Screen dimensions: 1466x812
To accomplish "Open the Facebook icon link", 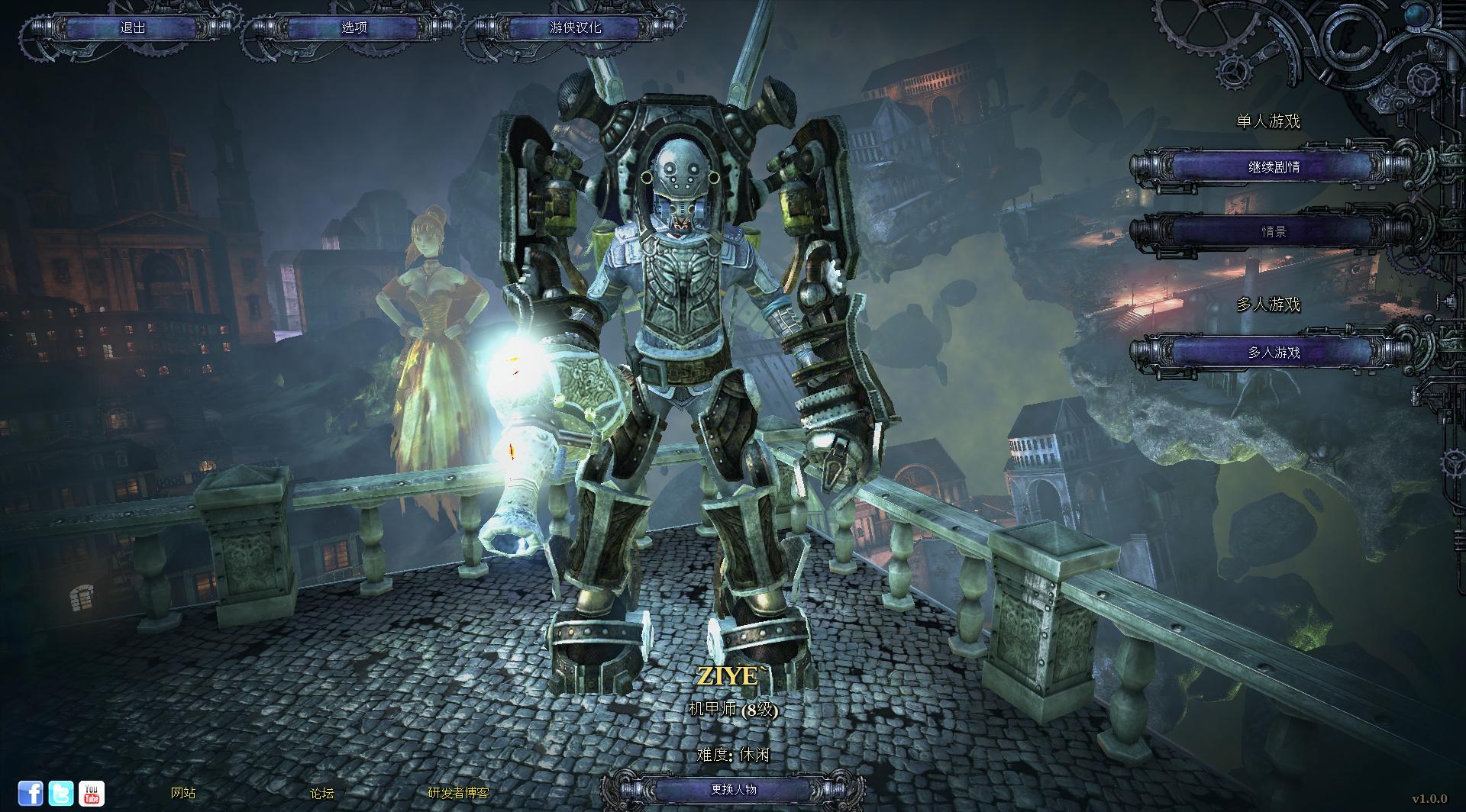I will 31,793.
